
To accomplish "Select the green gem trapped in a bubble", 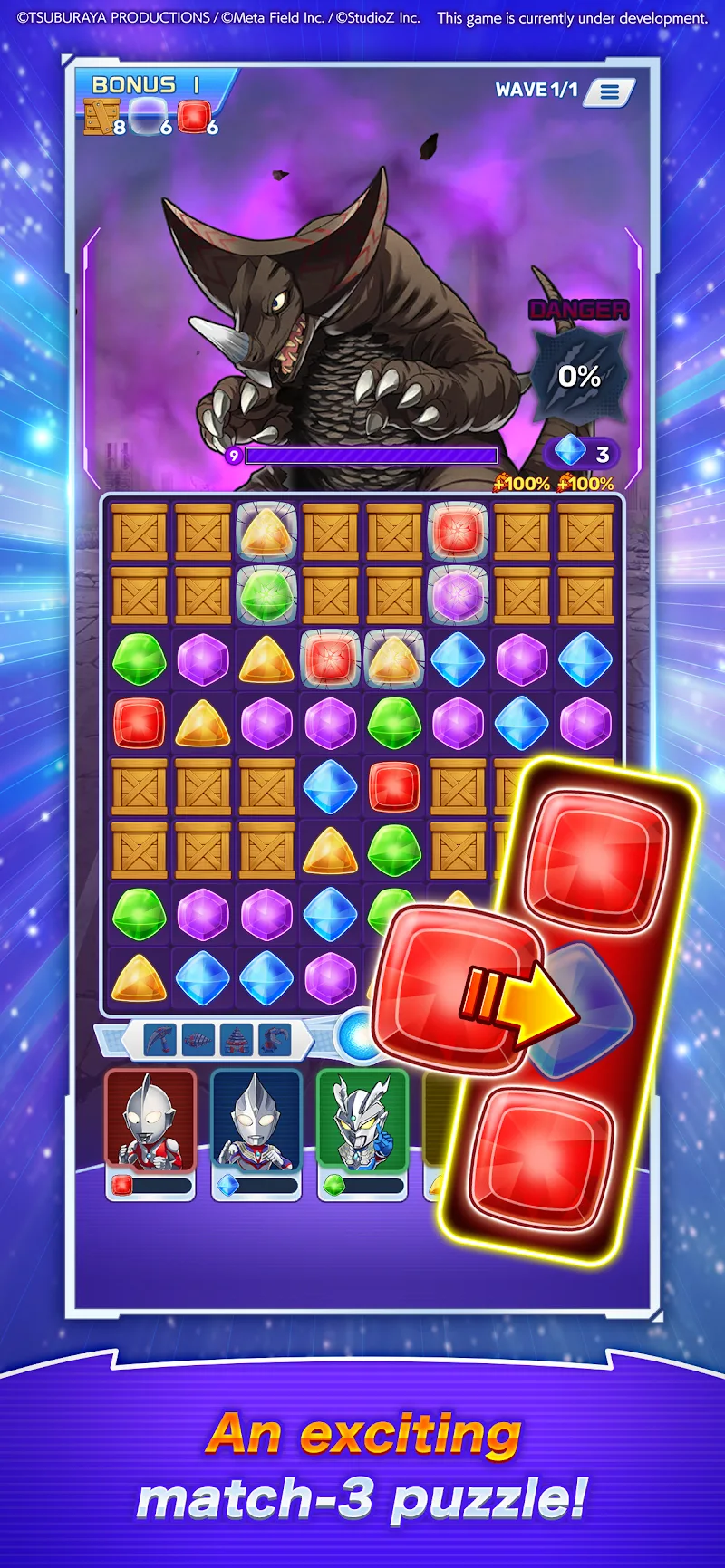I will (x=266, y=595).
